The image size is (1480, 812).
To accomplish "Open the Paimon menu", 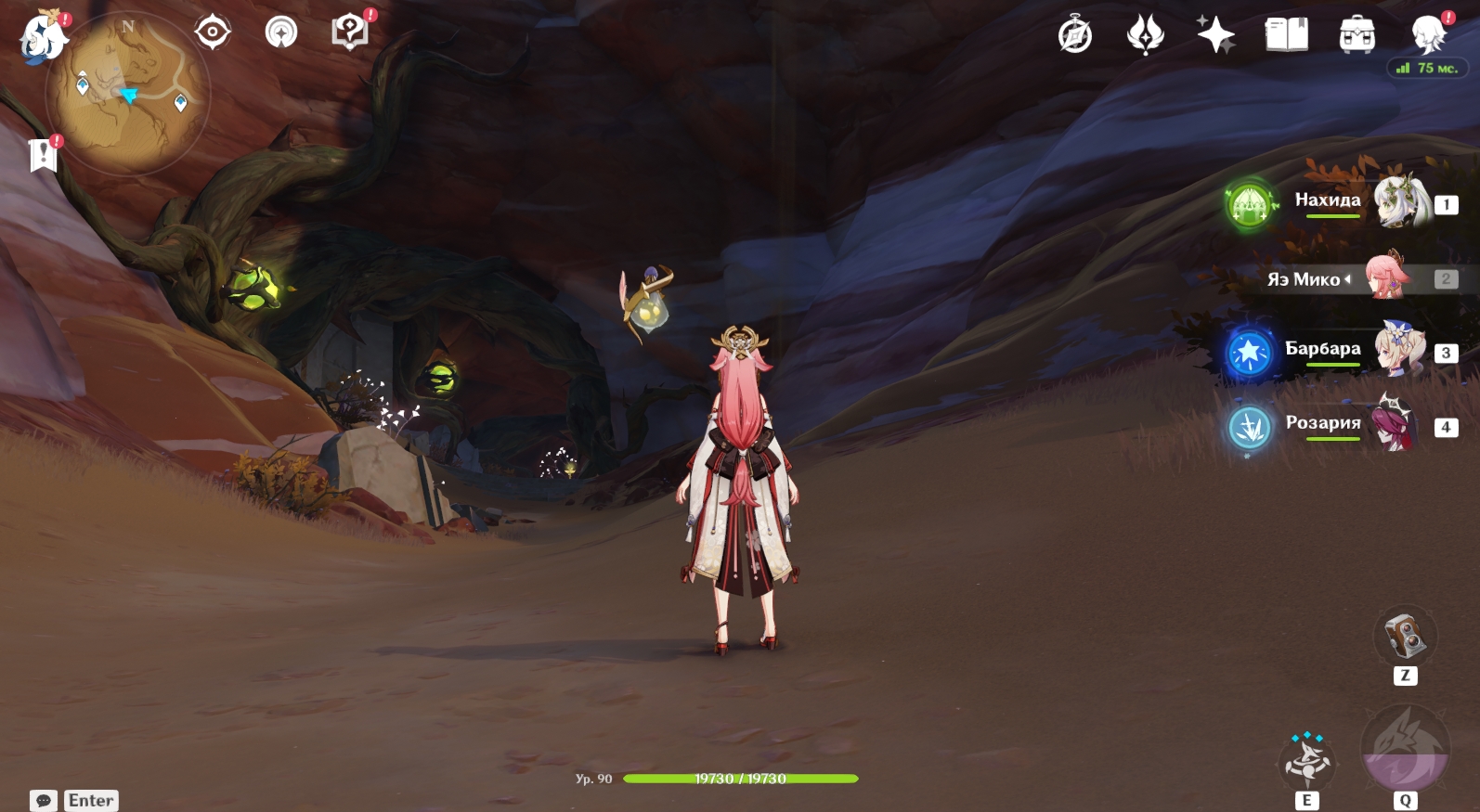I will 43,37.
